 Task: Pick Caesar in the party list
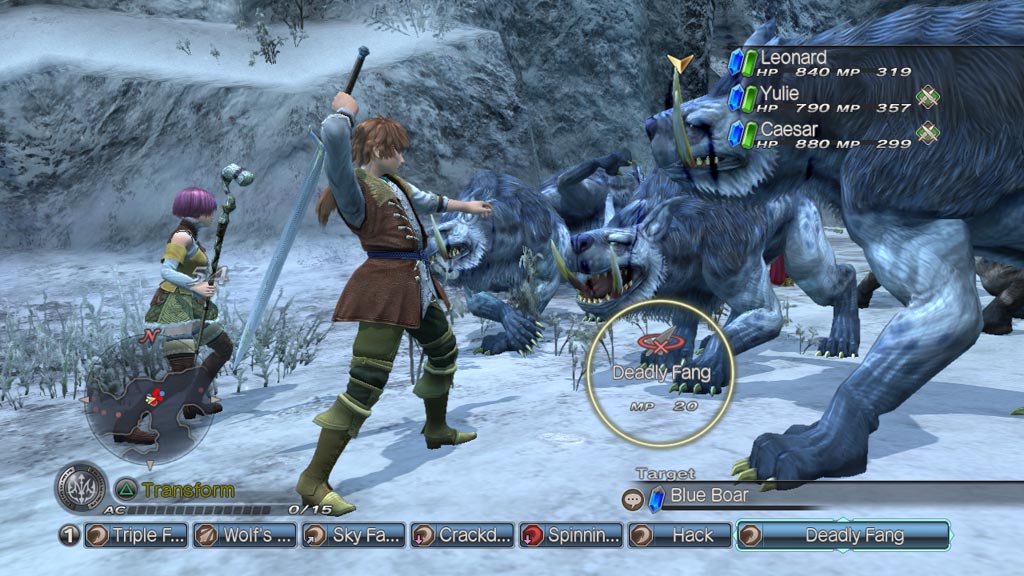point(788,130)
